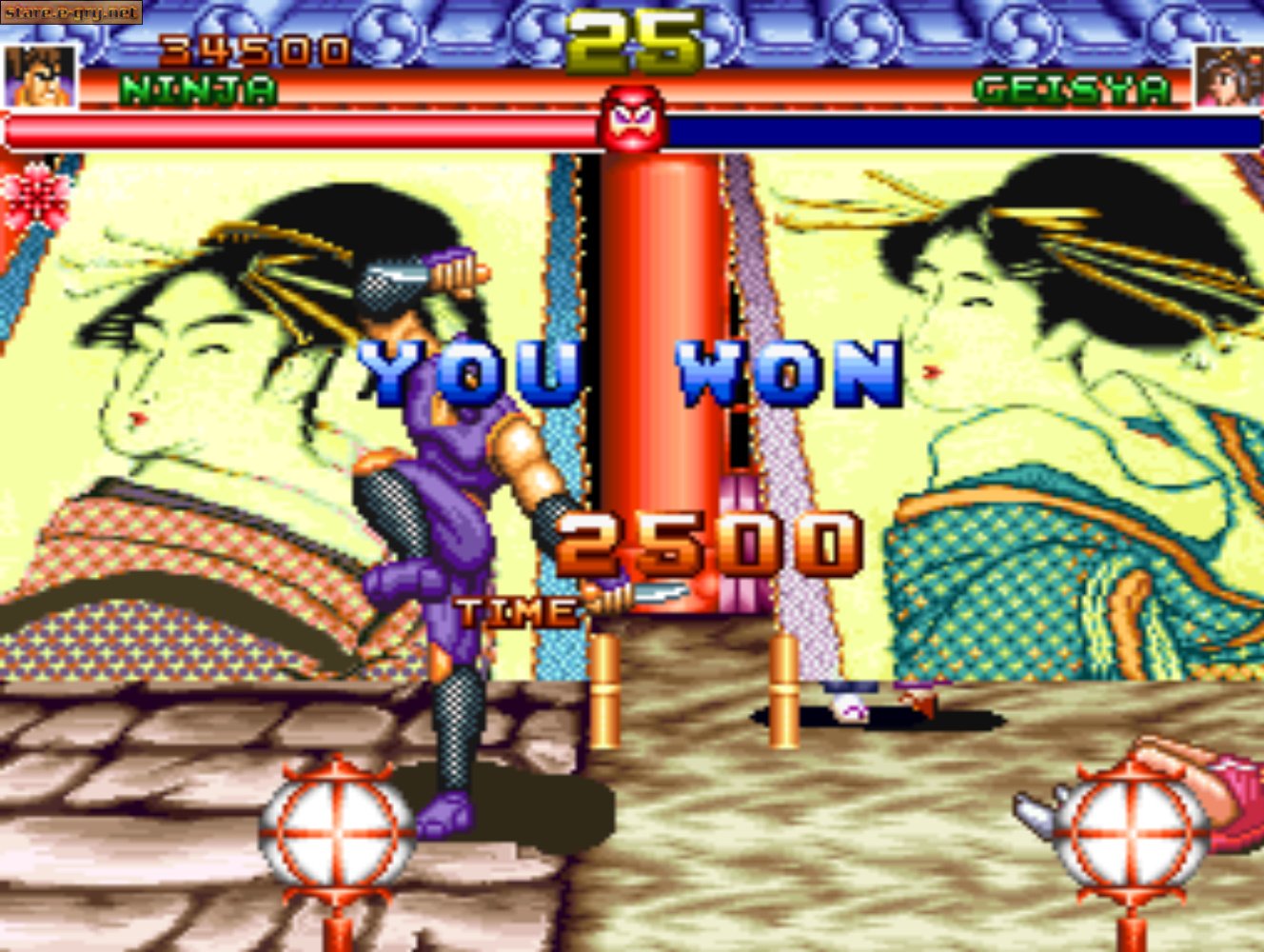
Task: Select the GEISYA name tab
Action: click(1073, 89)
